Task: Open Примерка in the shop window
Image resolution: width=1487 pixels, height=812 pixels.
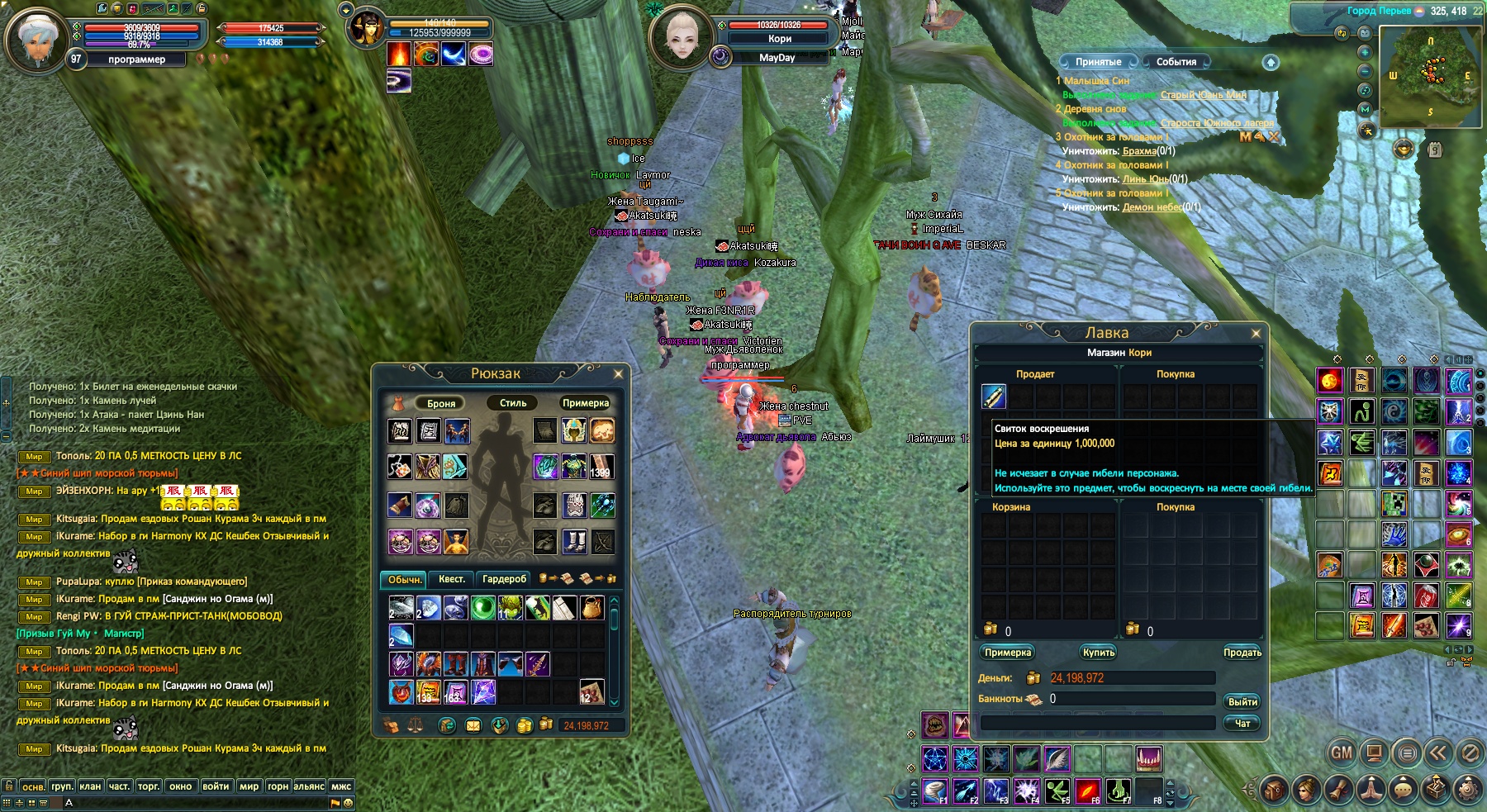Action: click(x=1008, y=653)
